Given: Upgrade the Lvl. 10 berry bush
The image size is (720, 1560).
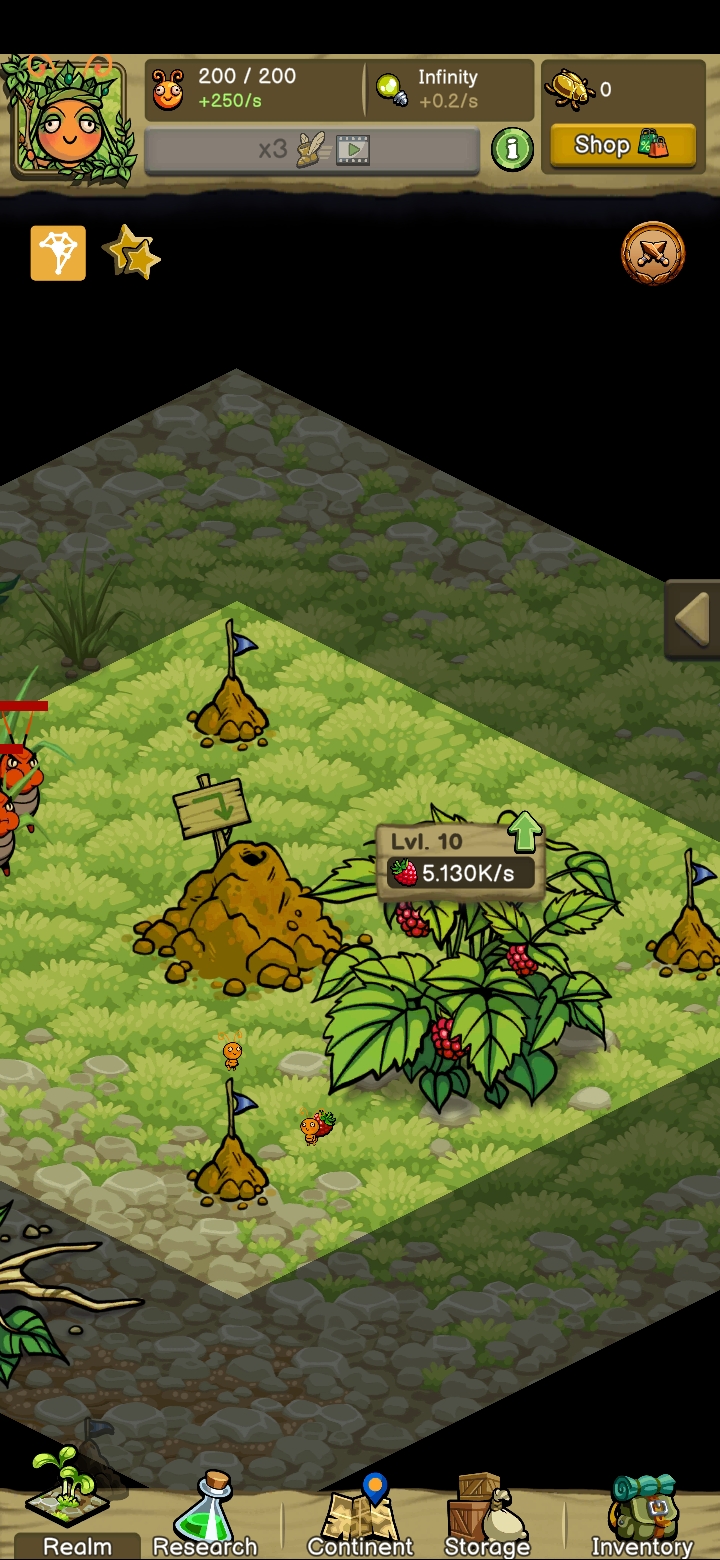Looking at the screenshot, I should (525, 832).
